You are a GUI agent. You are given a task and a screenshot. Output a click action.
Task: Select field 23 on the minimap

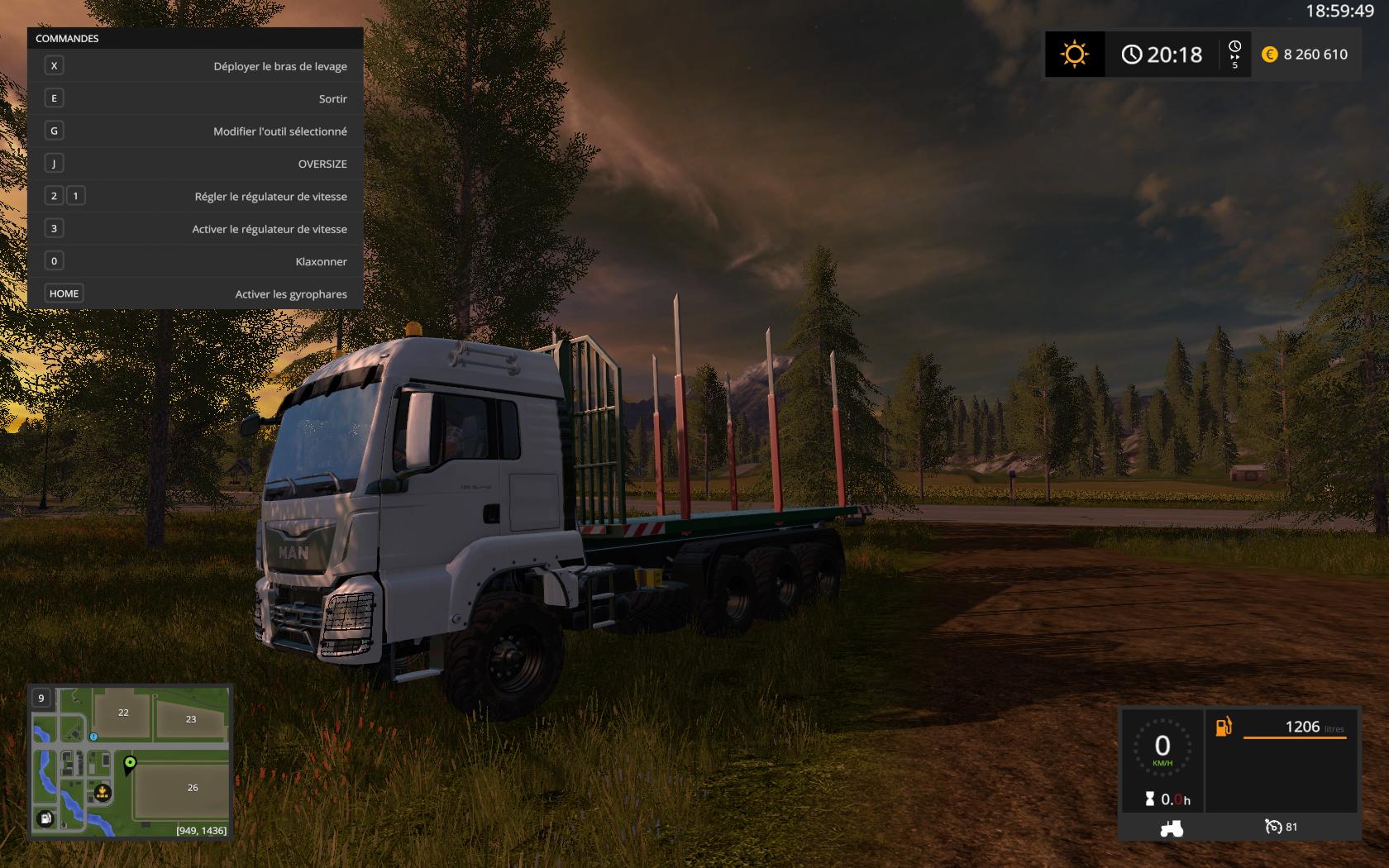191,719
